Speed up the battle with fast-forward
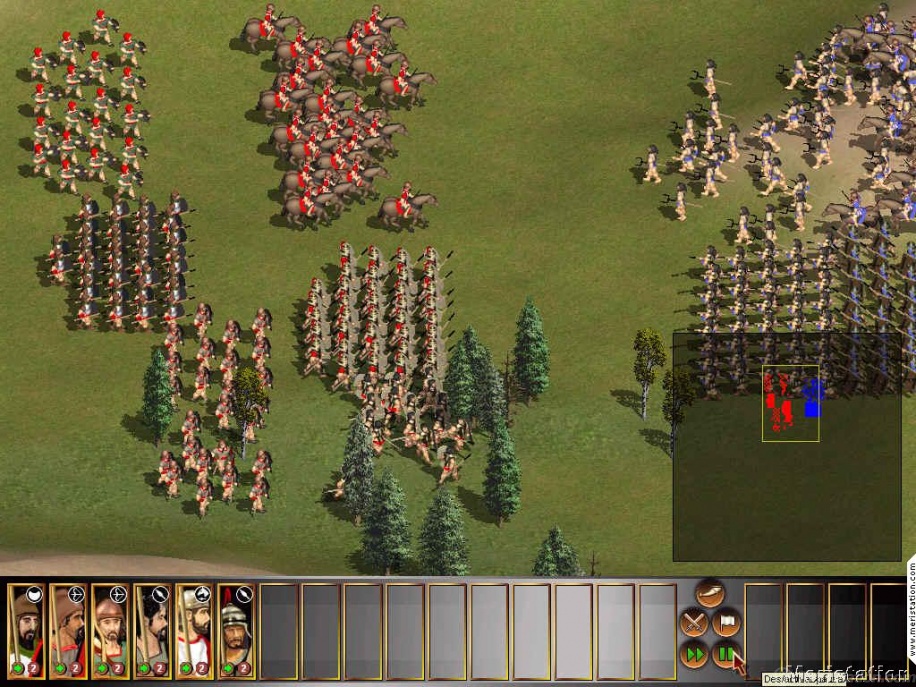 tap(693, 655)
